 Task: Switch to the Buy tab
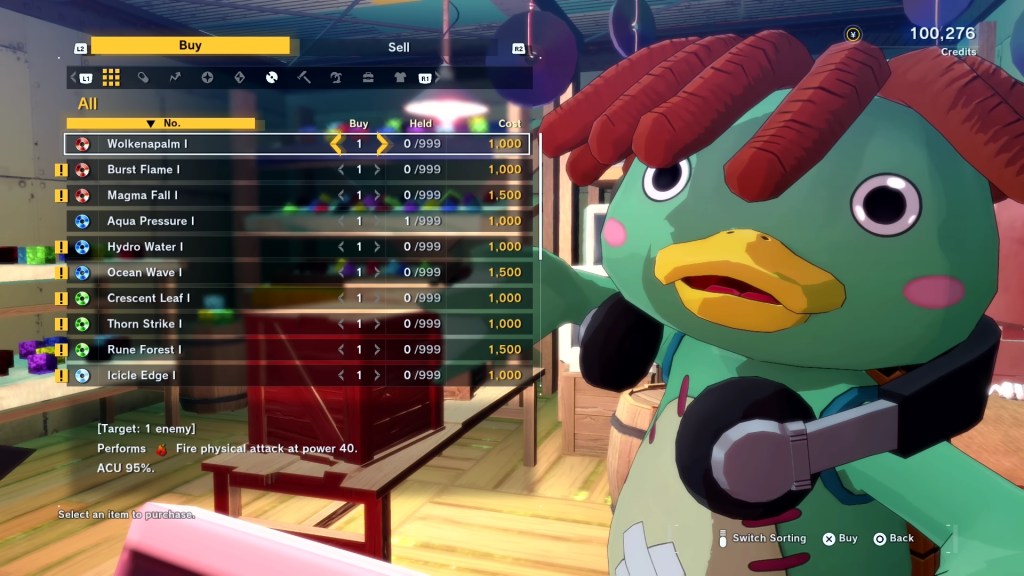pos(190,46)
